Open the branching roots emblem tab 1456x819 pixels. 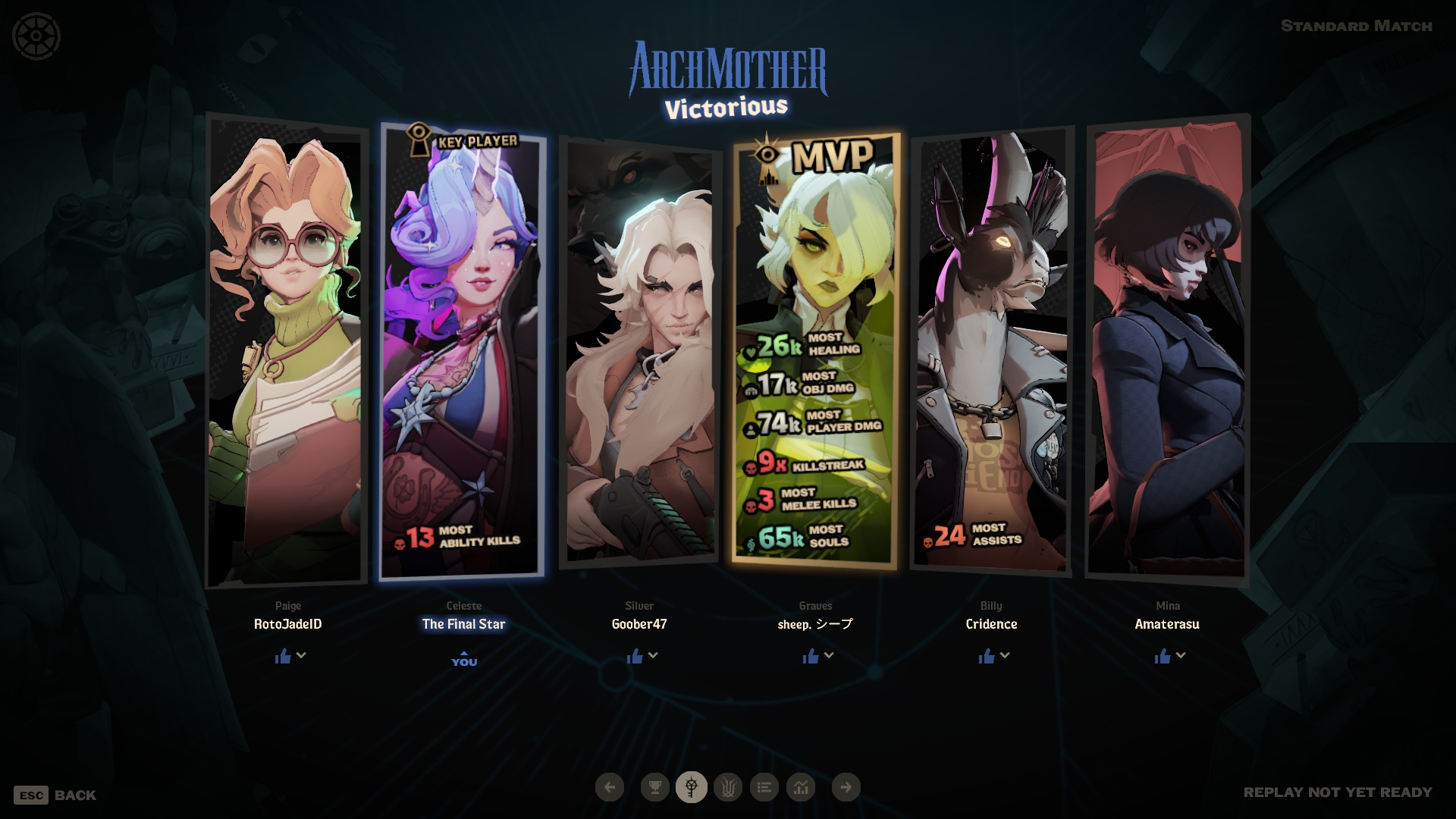[x=728, y=787]
